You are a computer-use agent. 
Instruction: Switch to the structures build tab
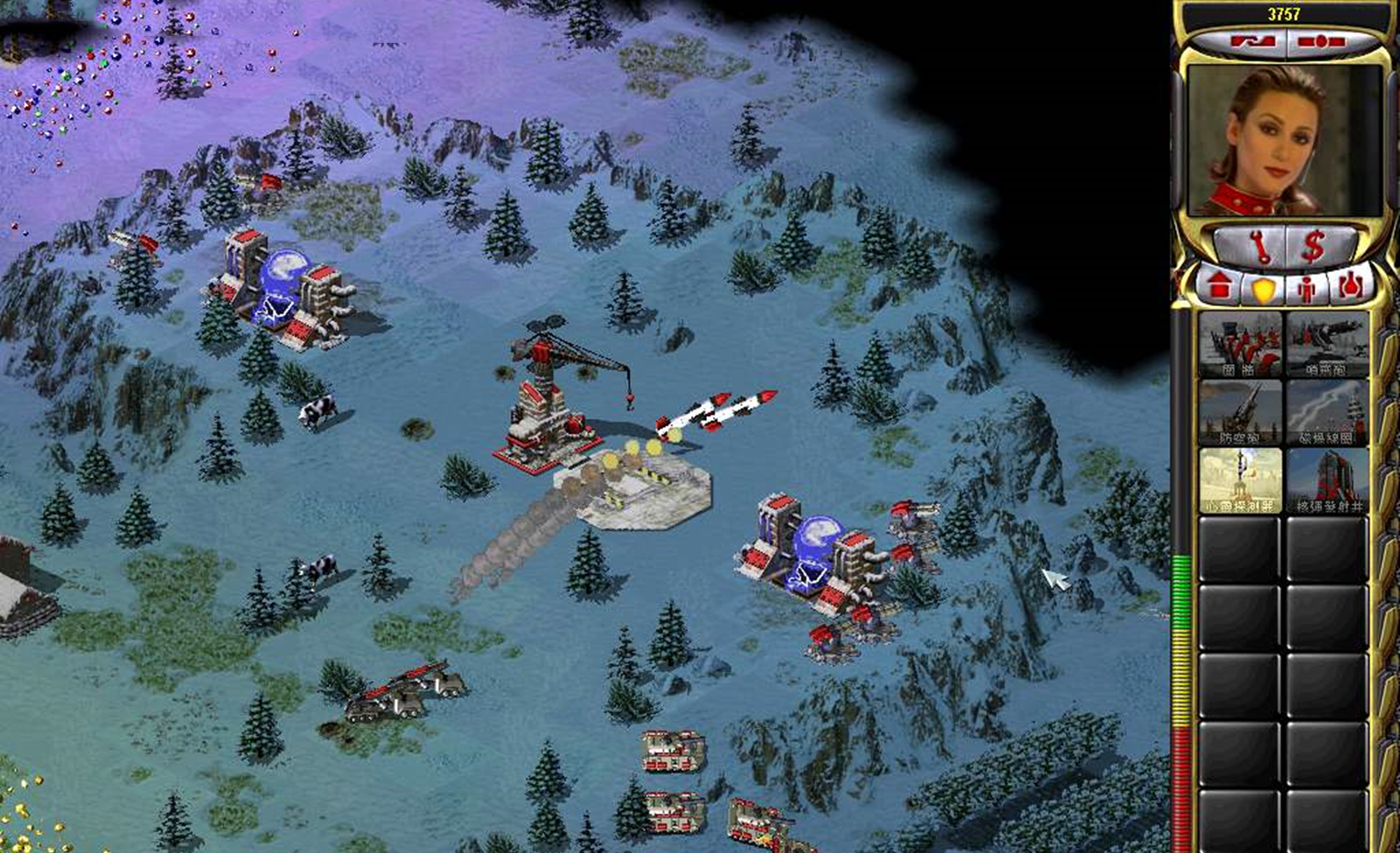pos(1219,285)
